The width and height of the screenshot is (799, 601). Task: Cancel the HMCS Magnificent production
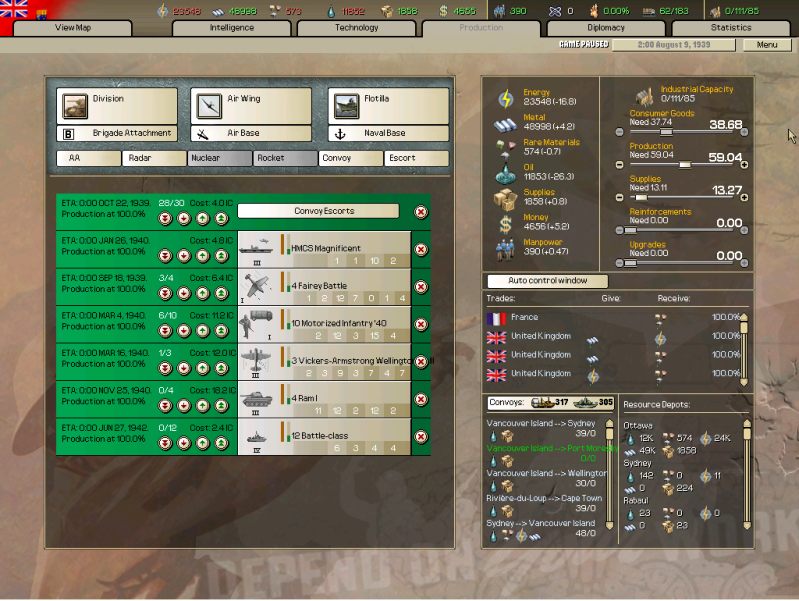tap(421, 249)
